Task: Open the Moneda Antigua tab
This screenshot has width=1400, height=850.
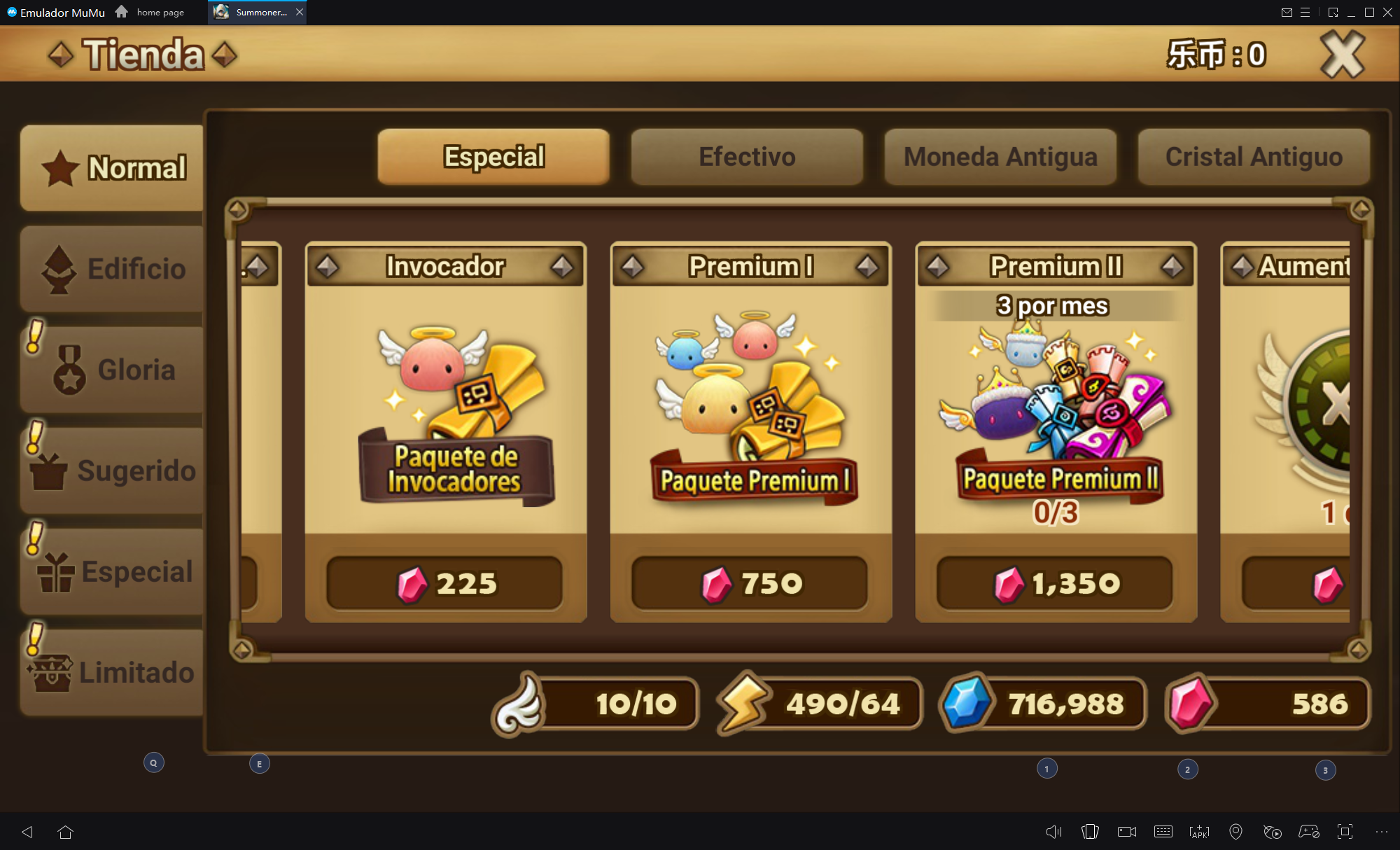Action: click(x=1000, y=157)
